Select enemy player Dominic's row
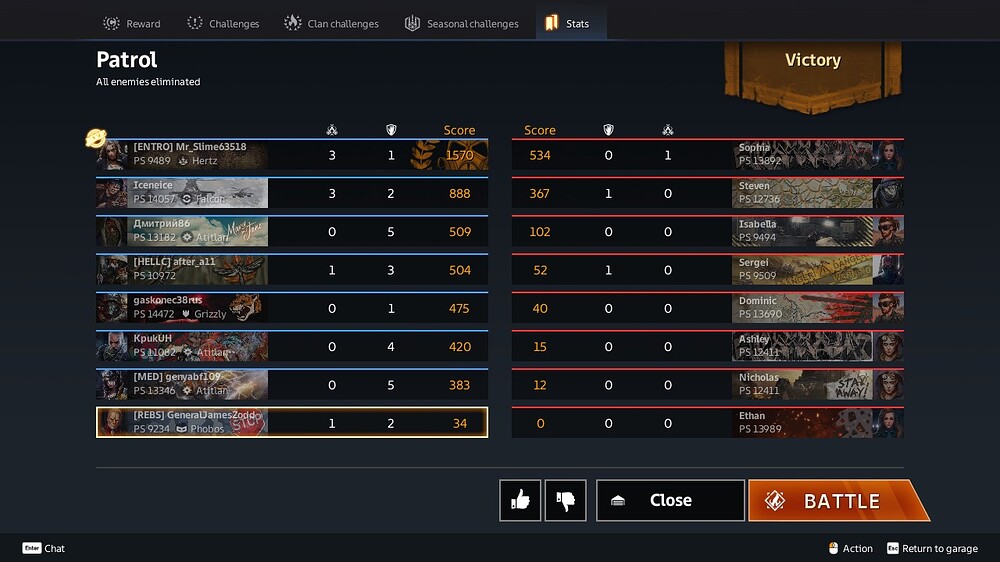The image size is (1000, 562). [x=707, y=308]
